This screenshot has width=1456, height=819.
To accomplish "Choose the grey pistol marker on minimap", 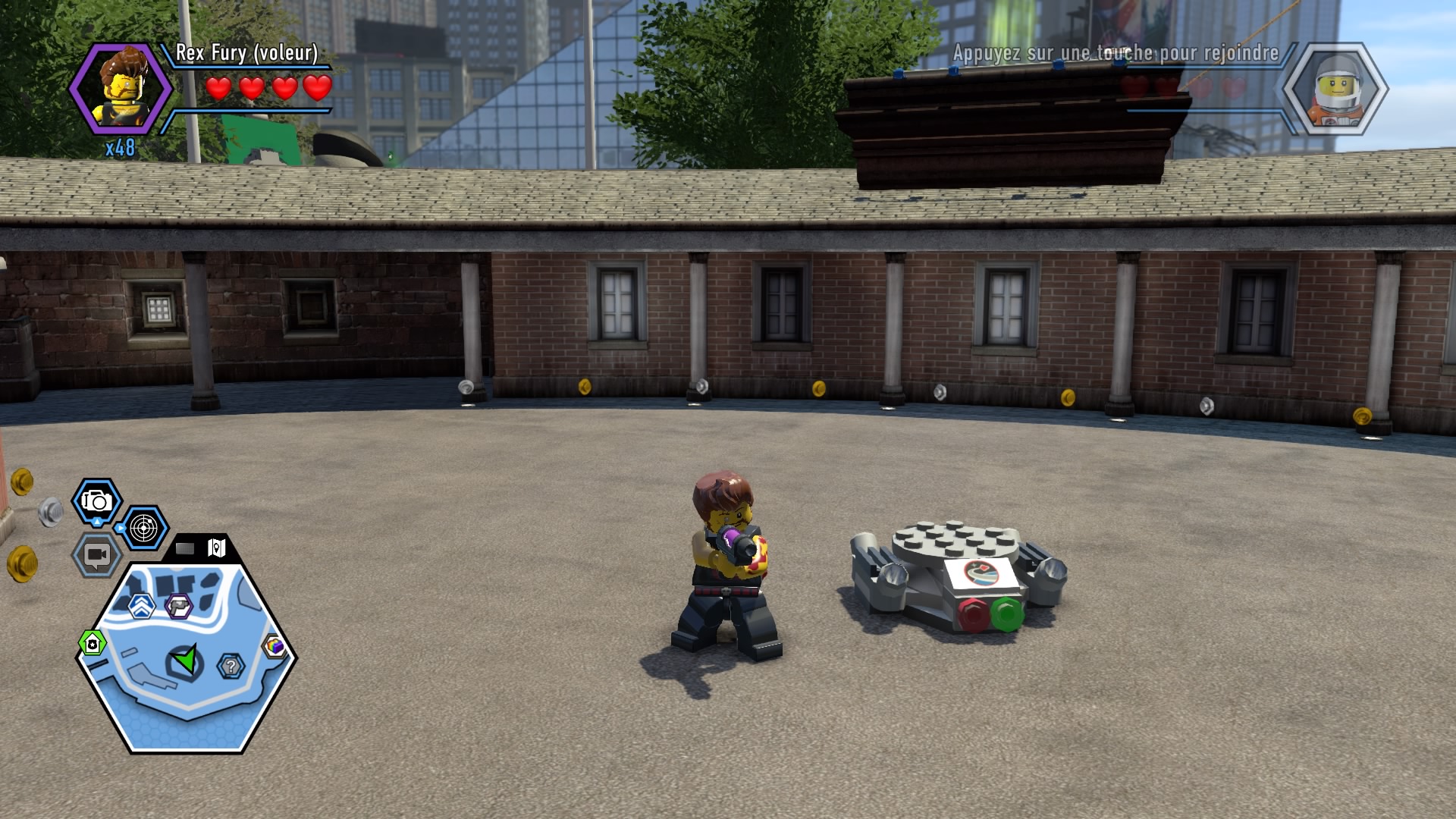I will coord(179,605).
